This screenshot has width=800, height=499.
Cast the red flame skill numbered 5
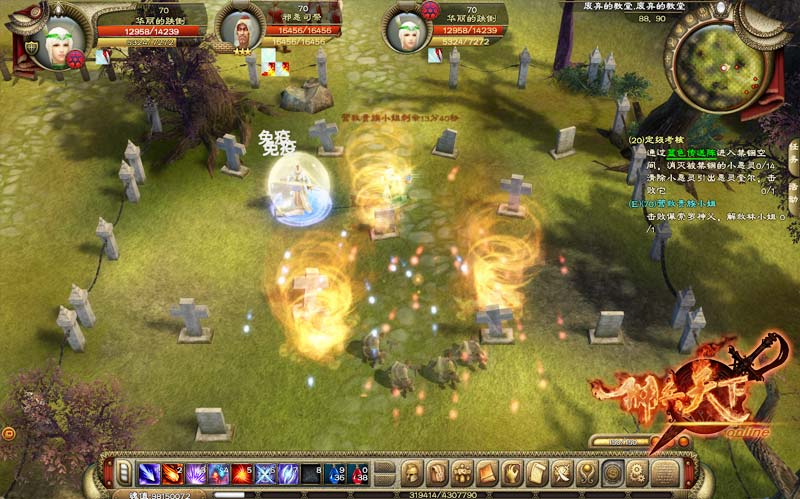[x=242, y=473]
